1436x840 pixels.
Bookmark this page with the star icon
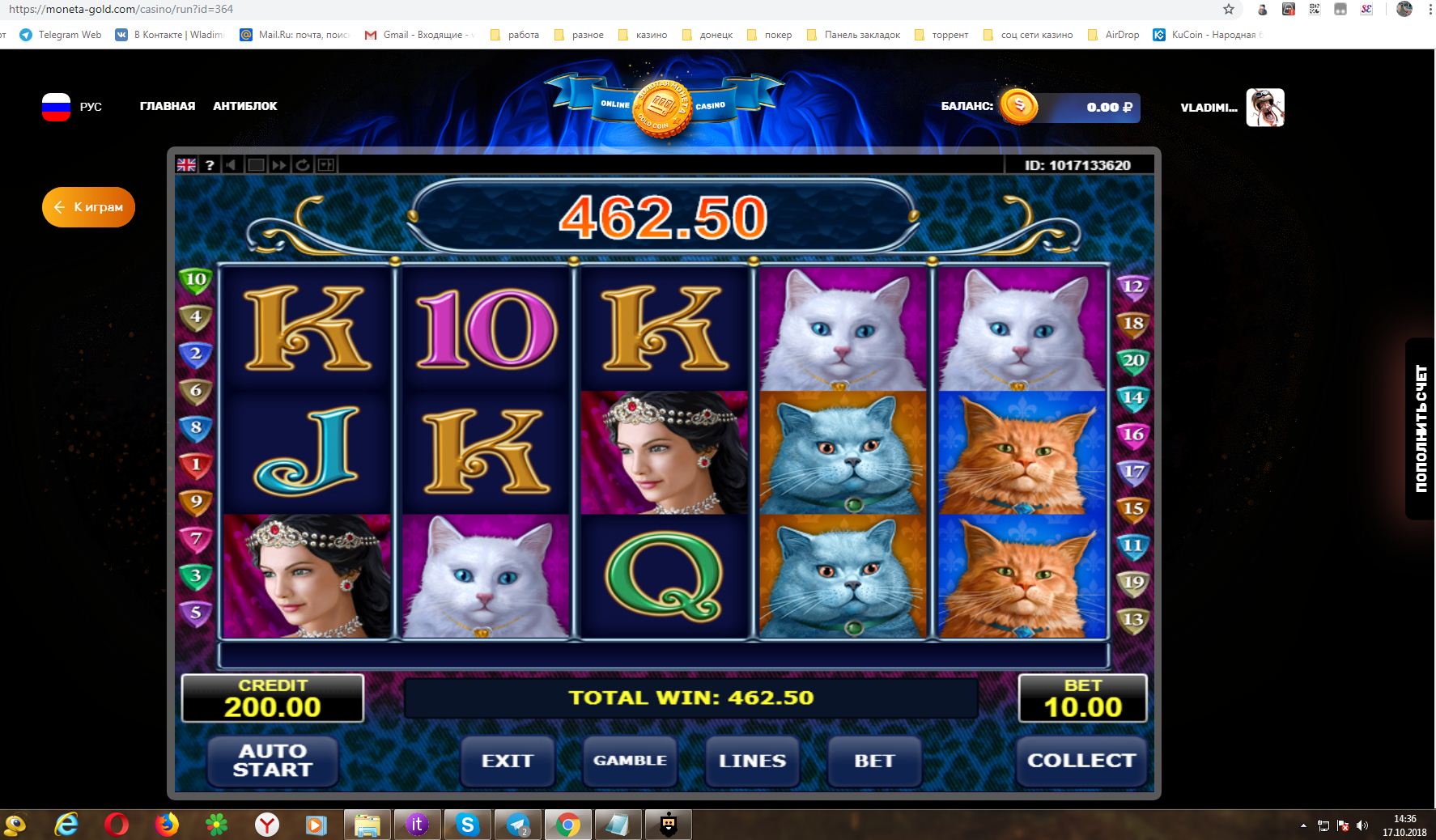pyautogui.click(x=1229, y=10)
